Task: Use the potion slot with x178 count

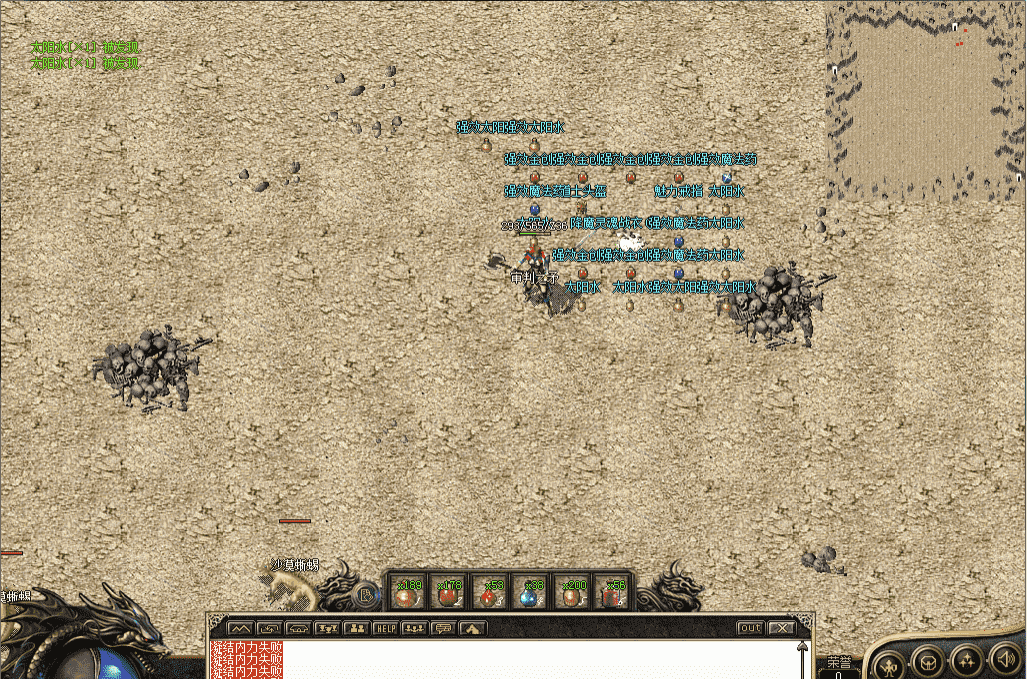Action: (x=449, y=593)
